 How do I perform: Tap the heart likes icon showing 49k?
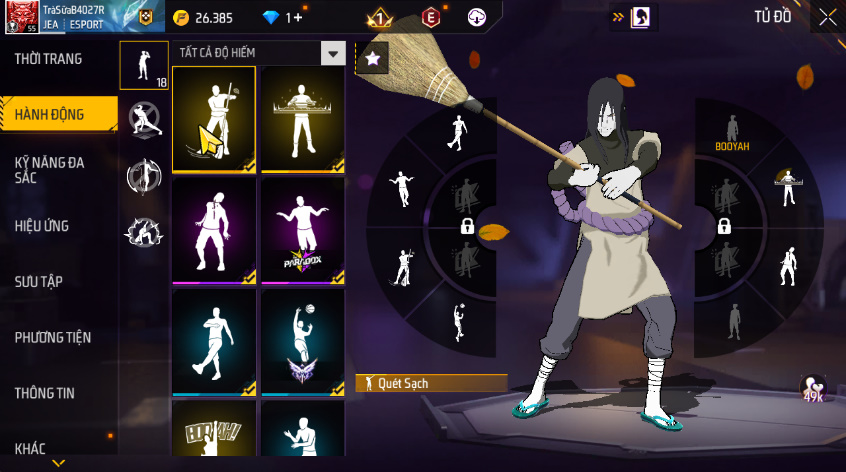coord(813,389)
